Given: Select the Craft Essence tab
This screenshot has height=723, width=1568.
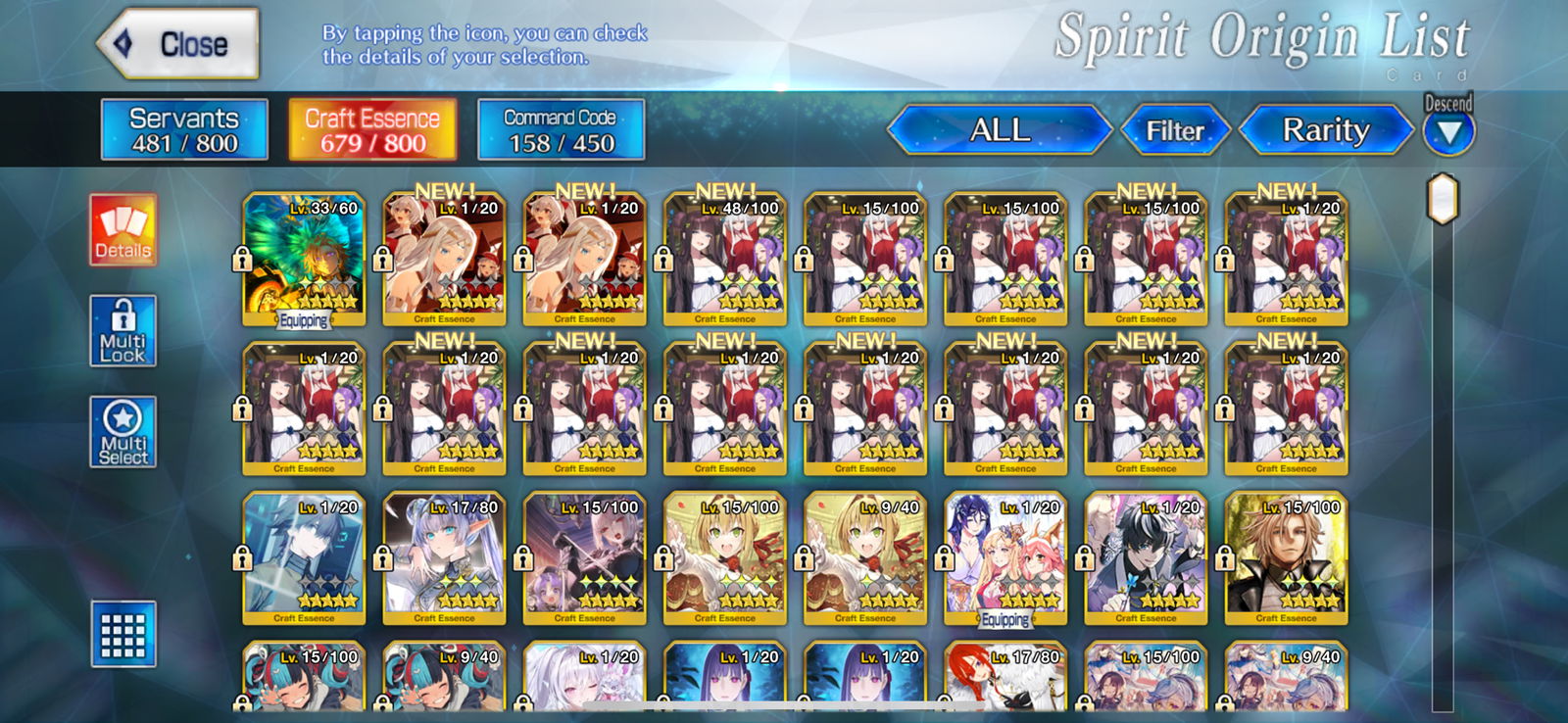Looking at the screenshot, I should tap(372, 129).
